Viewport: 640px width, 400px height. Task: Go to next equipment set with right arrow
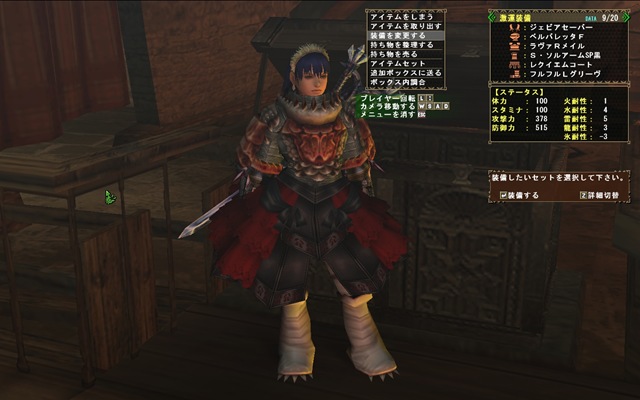pos(626,17)
